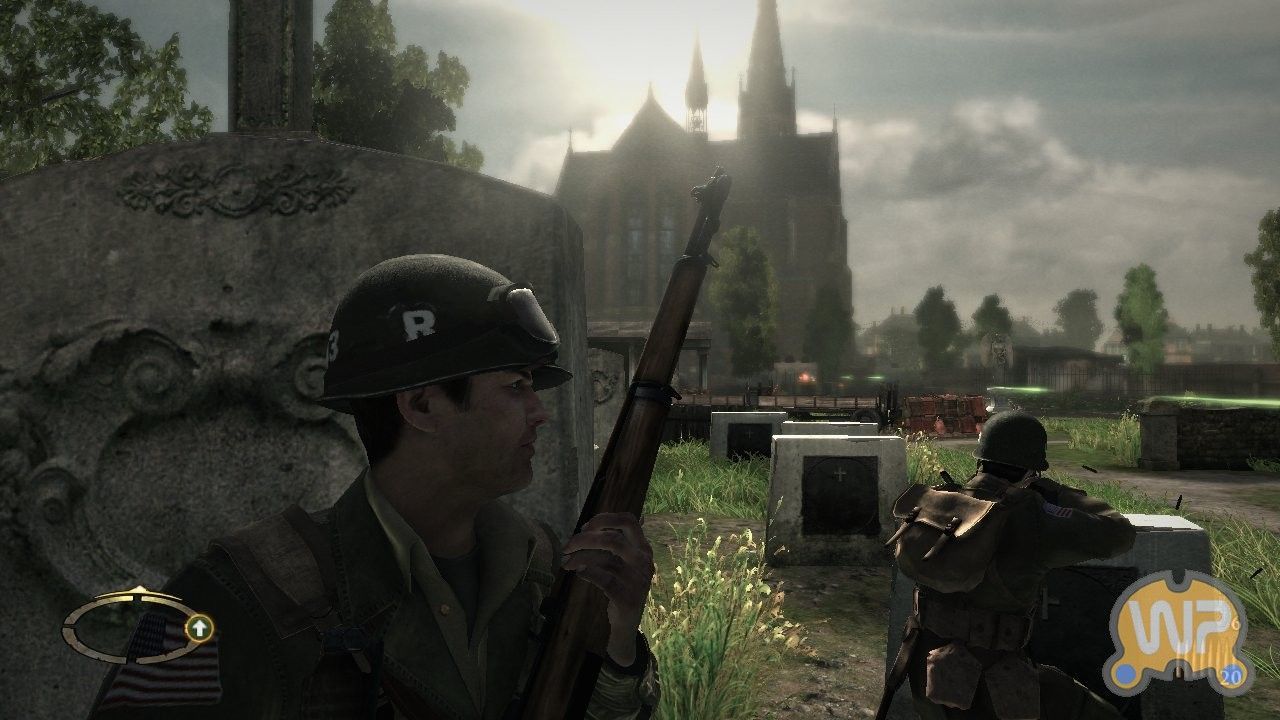Click the blue dot on the WP badge
The width and height of the screenshot is (1280, 720).
click(x=1125, y=673)
